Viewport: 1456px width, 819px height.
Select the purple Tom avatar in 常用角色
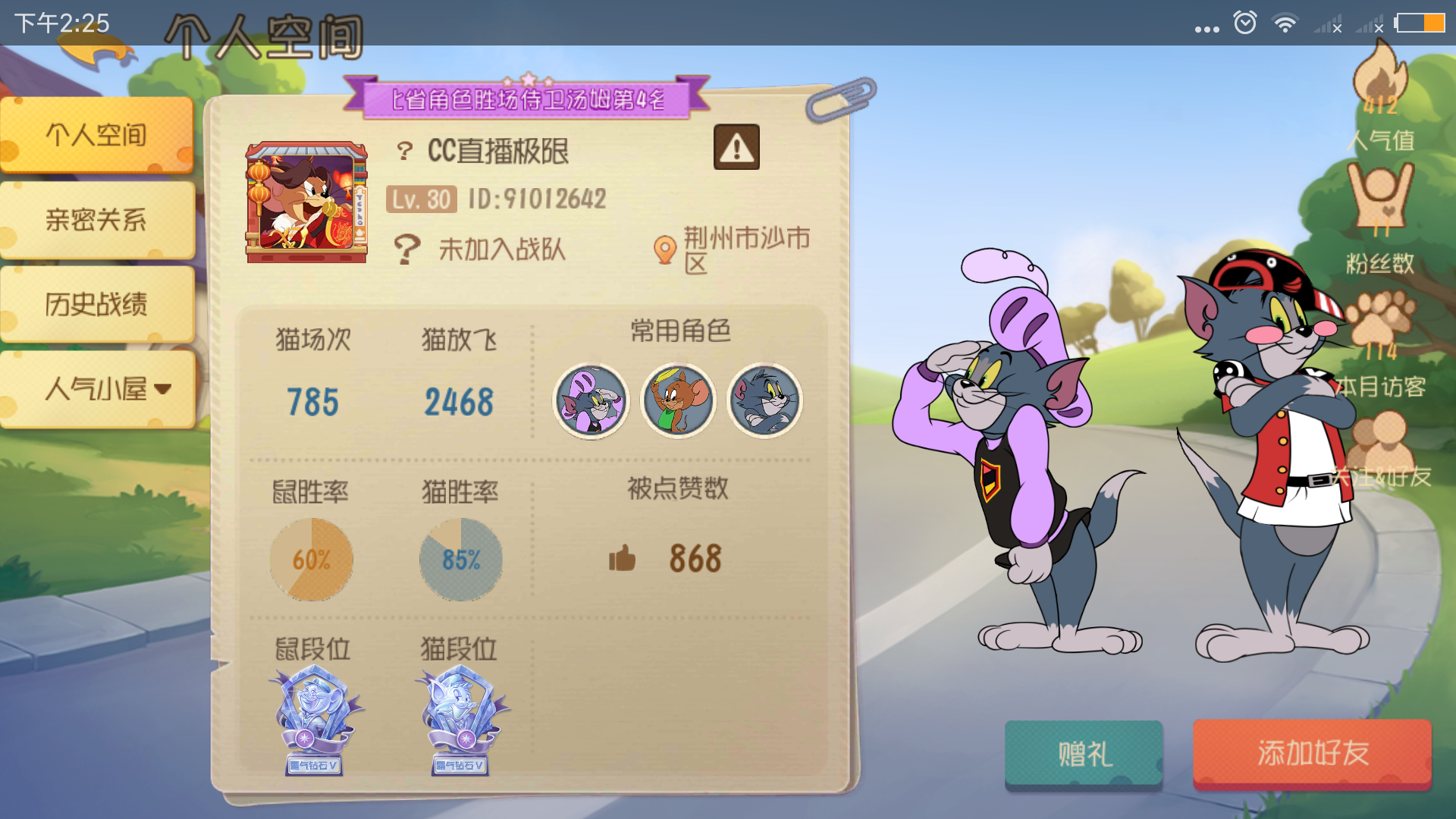592,401
